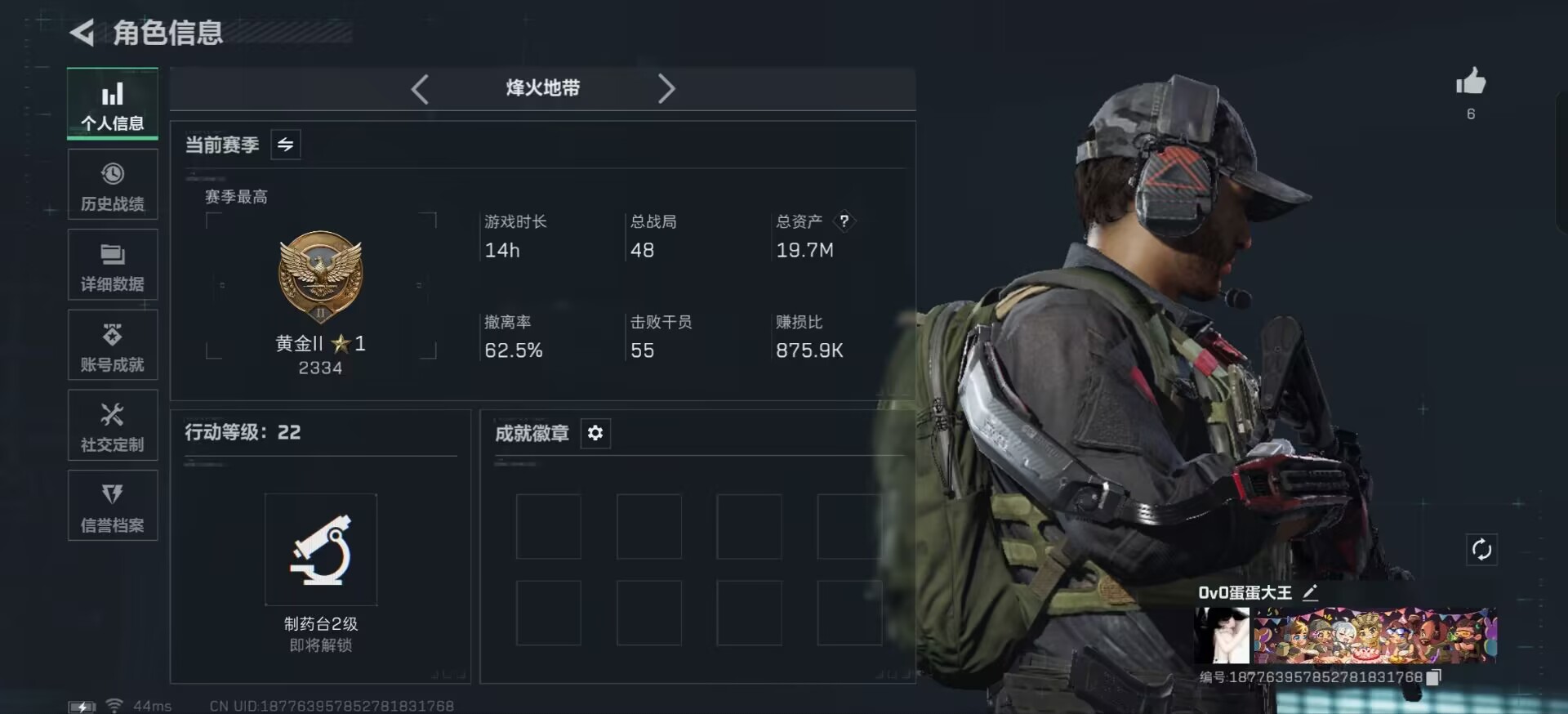Select the 账号成就 tab
The height and width of the screenshot is (714, 1568).
(x=113, y=346)
